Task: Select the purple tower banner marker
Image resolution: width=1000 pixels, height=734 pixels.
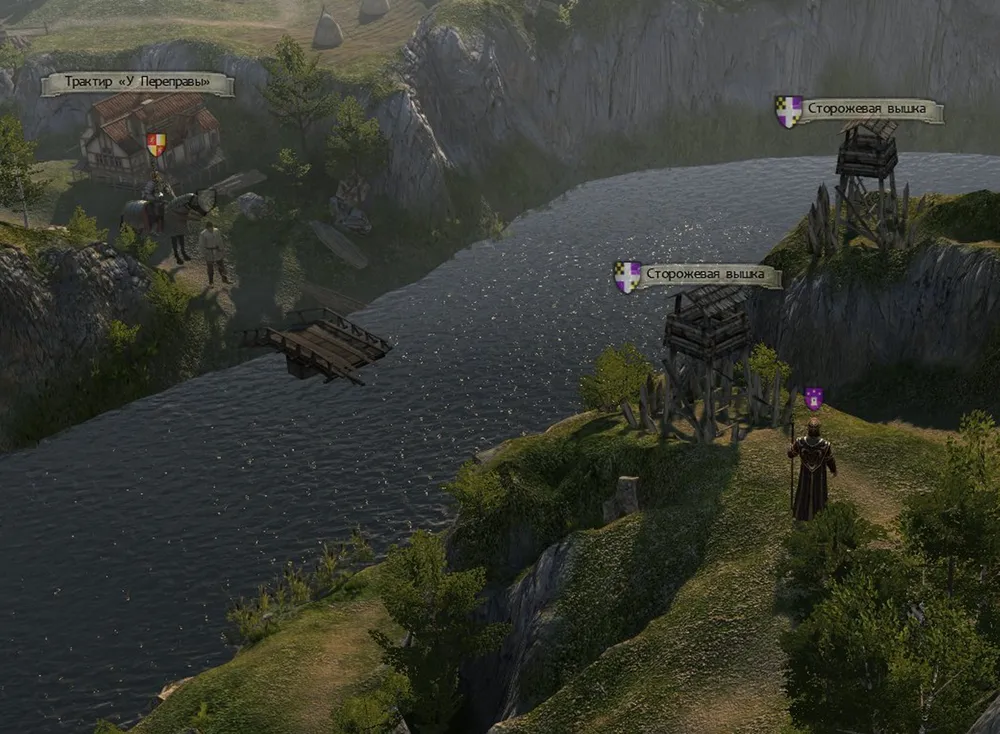Action: coord(813,399)
